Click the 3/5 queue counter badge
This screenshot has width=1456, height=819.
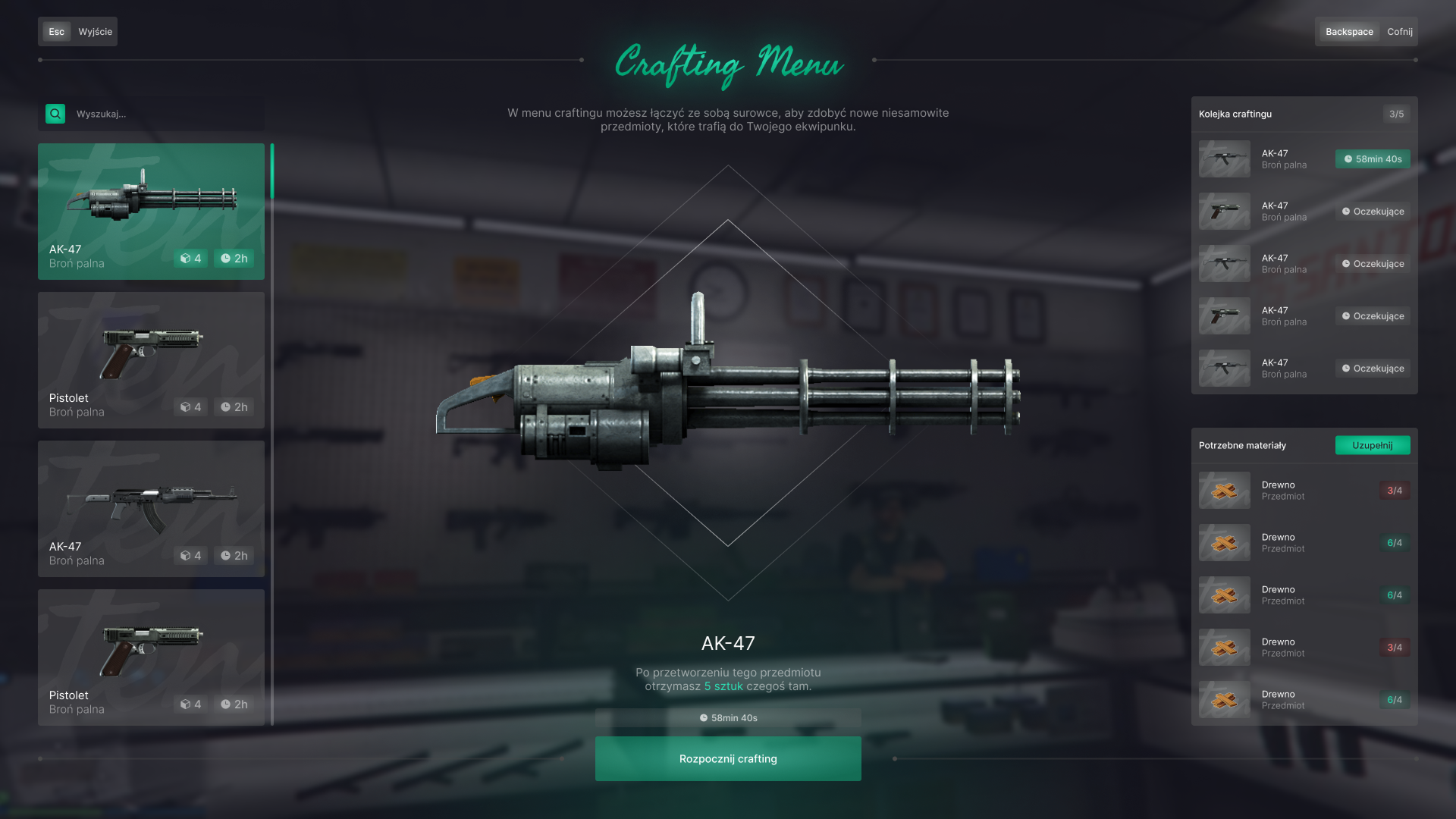point(1395,114)
